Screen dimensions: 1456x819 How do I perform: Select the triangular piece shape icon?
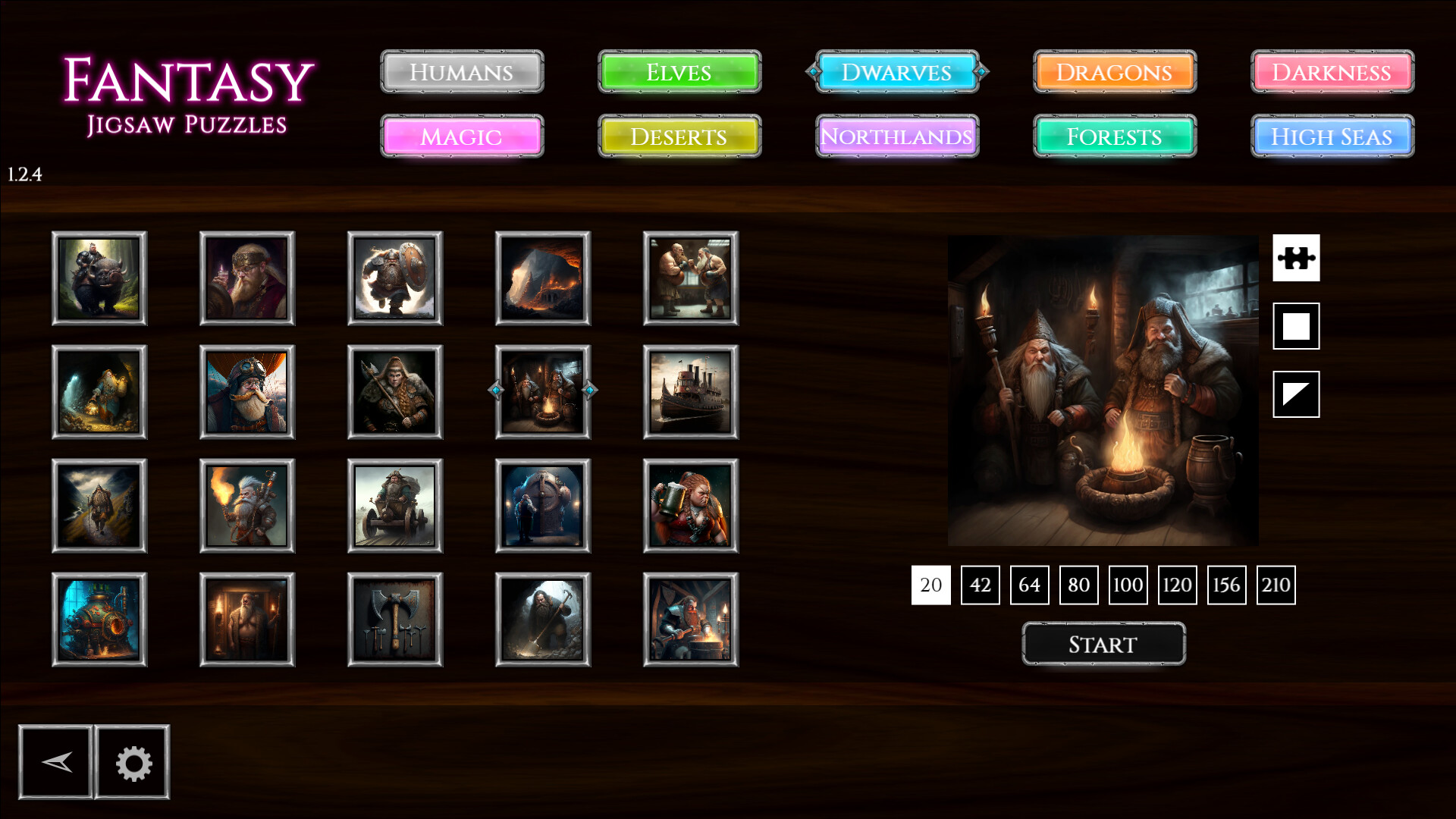click(x=1297, y=393)
